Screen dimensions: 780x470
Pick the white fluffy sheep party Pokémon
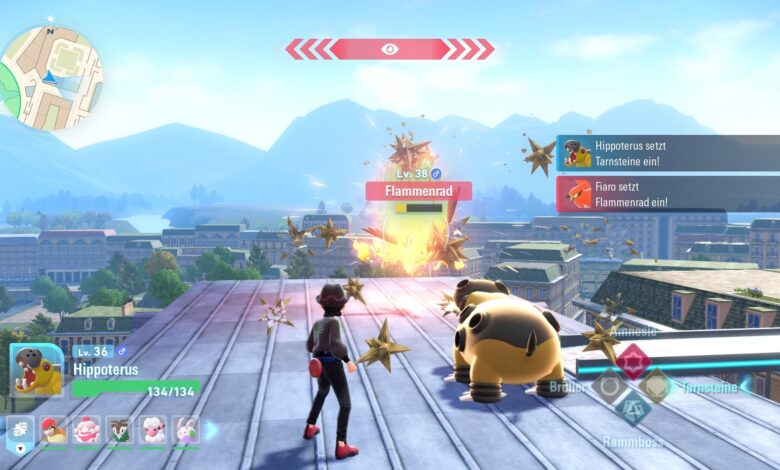click(153, 431)
